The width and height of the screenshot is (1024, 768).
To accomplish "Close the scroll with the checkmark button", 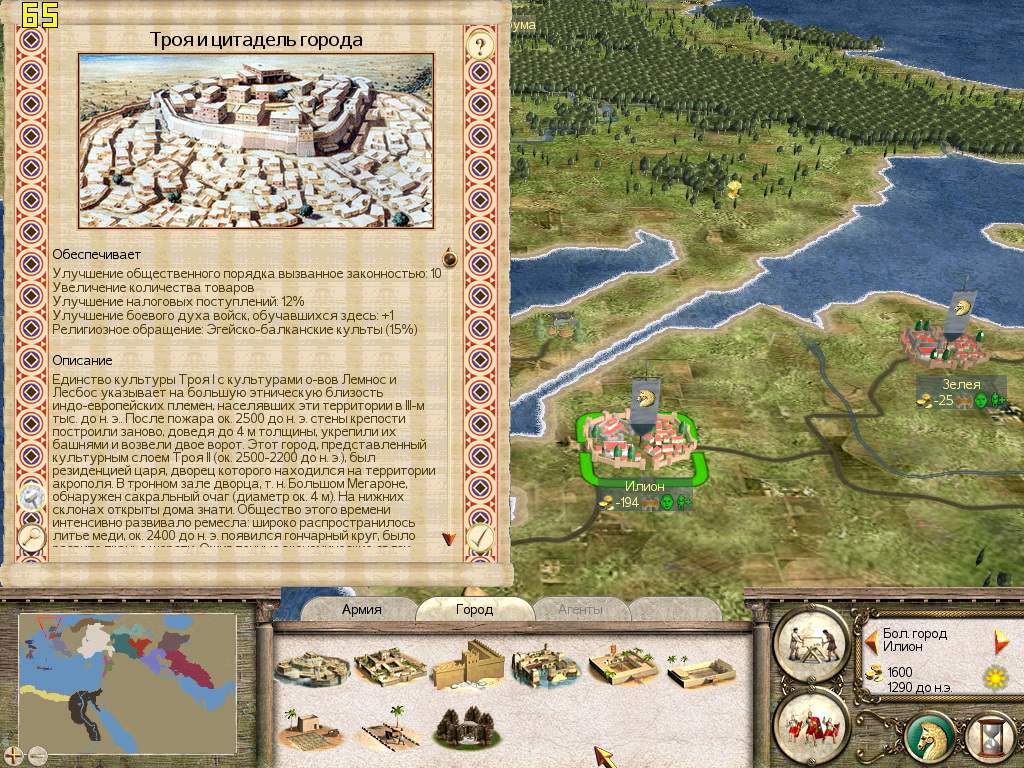I will [x=481, y=538].
